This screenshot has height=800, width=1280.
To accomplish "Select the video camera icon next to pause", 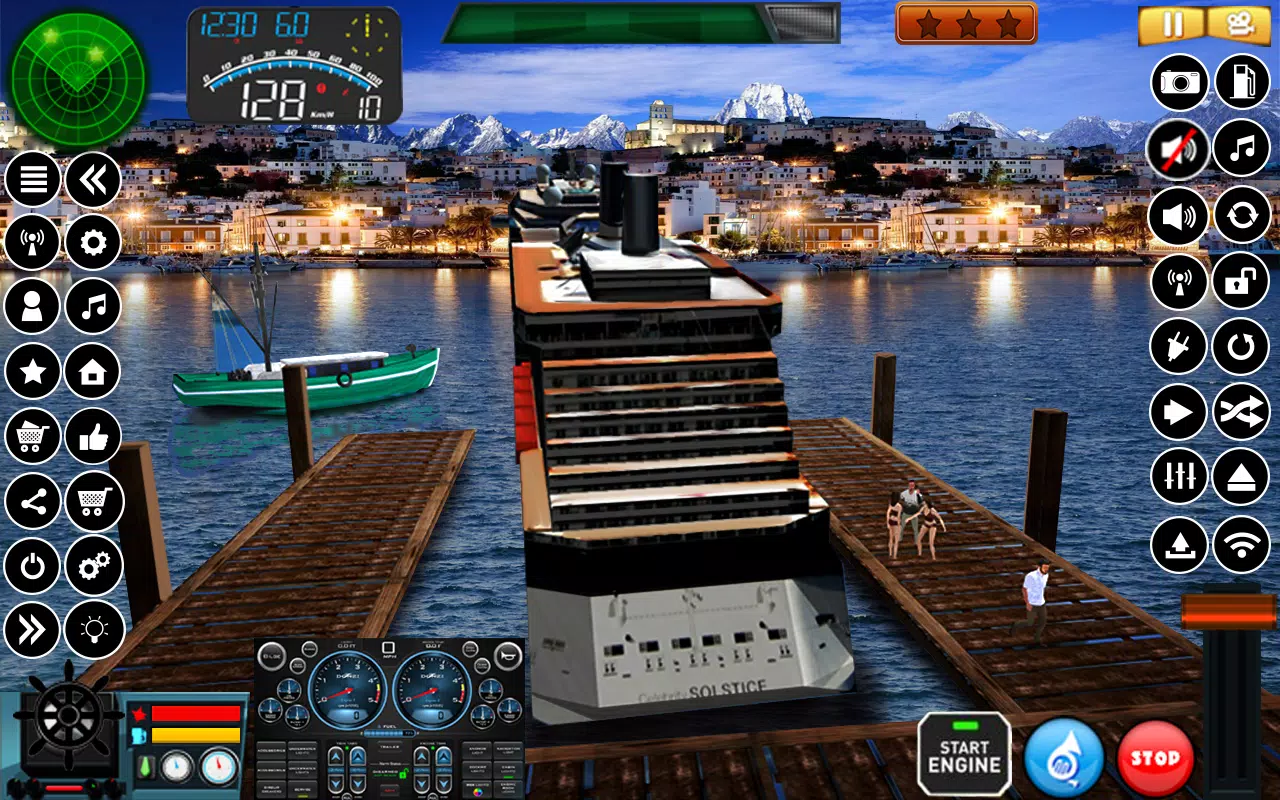I will click(x=1241, y=22).
